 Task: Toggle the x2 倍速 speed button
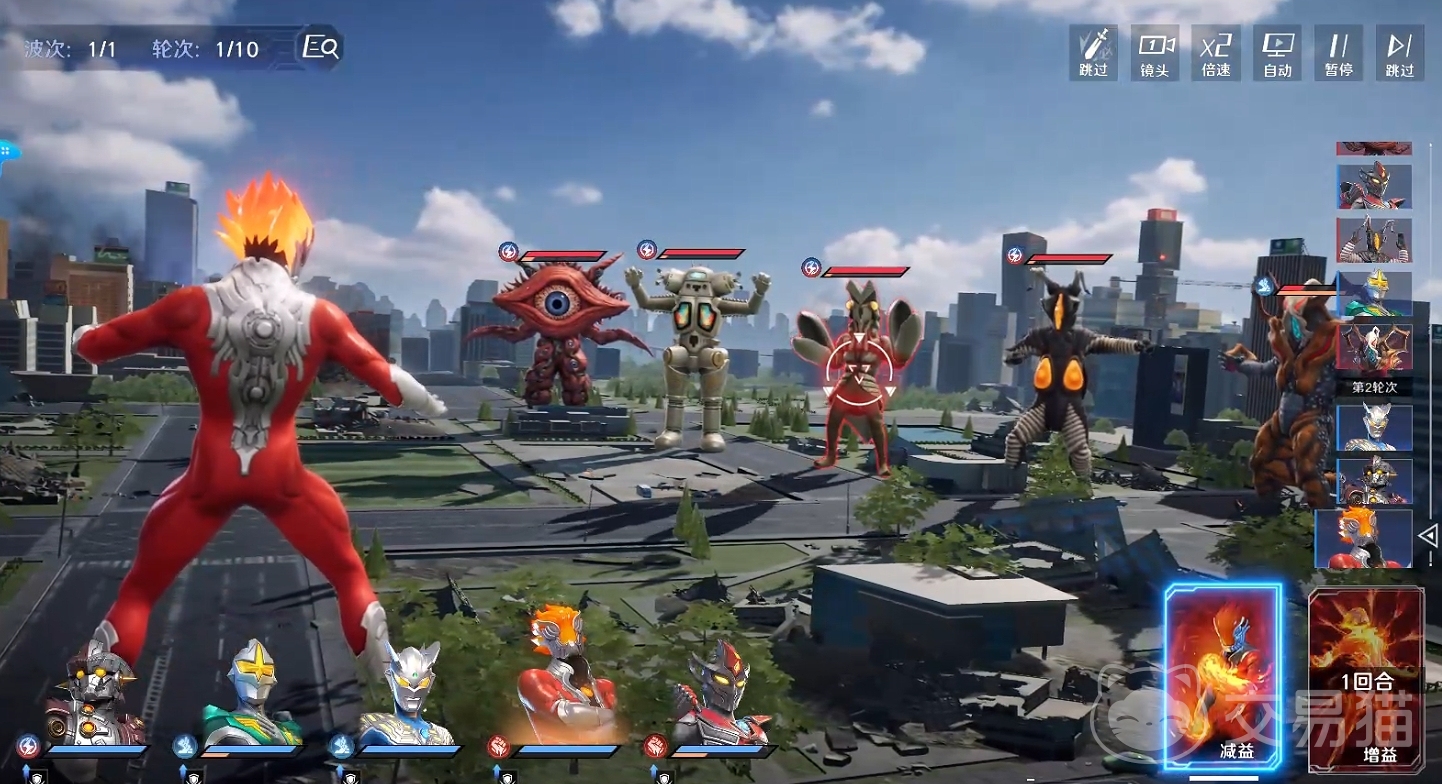coord(1216,53)
